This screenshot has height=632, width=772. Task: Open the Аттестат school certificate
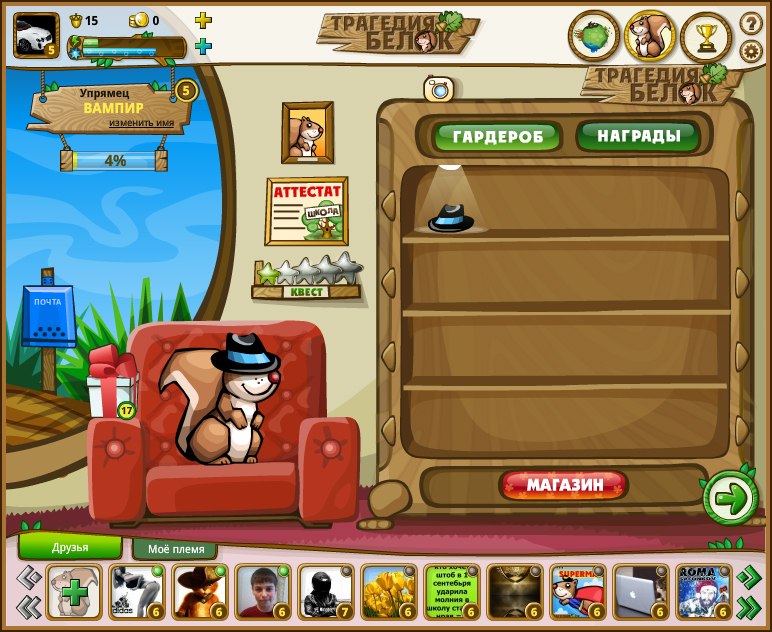306,210
